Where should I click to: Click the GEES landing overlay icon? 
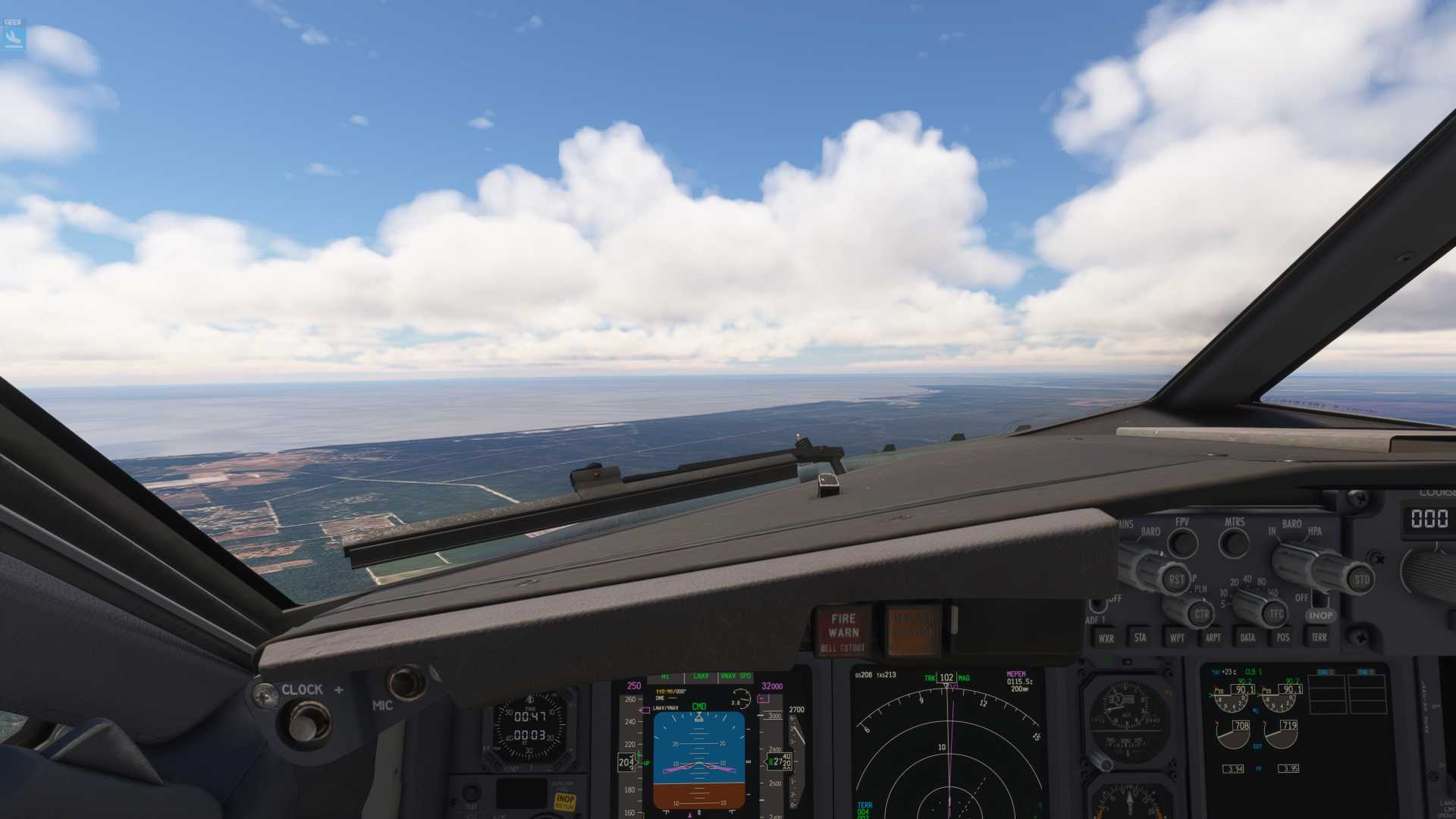click(14, 35)
